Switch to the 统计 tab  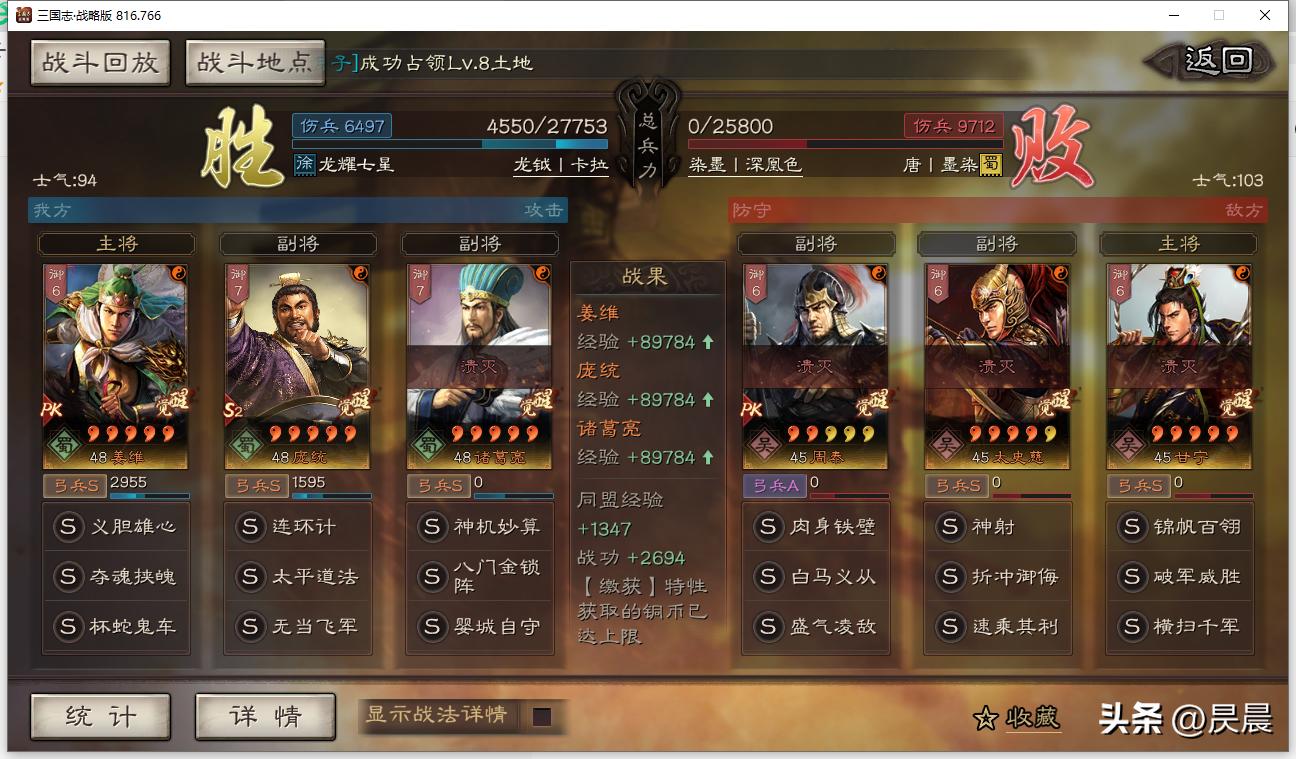pyautogui.click(x=100, y=718)
